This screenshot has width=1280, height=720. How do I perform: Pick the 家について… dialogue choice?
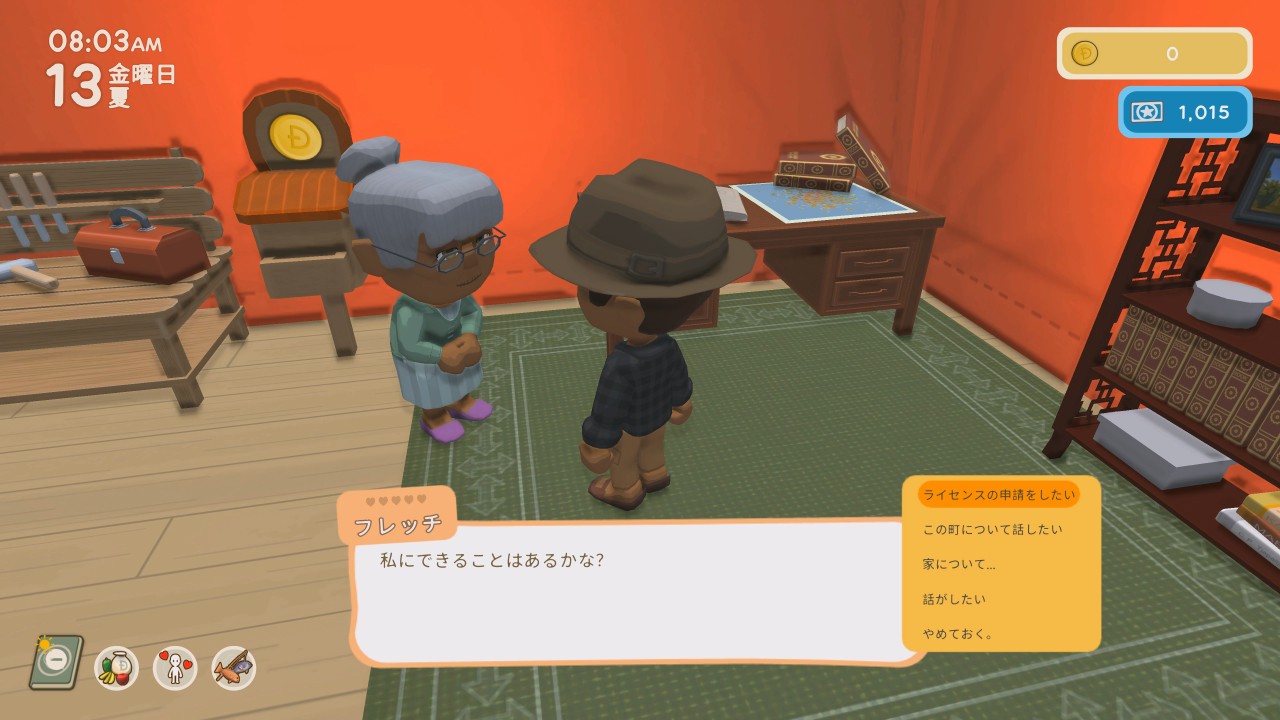pos(958,564)
